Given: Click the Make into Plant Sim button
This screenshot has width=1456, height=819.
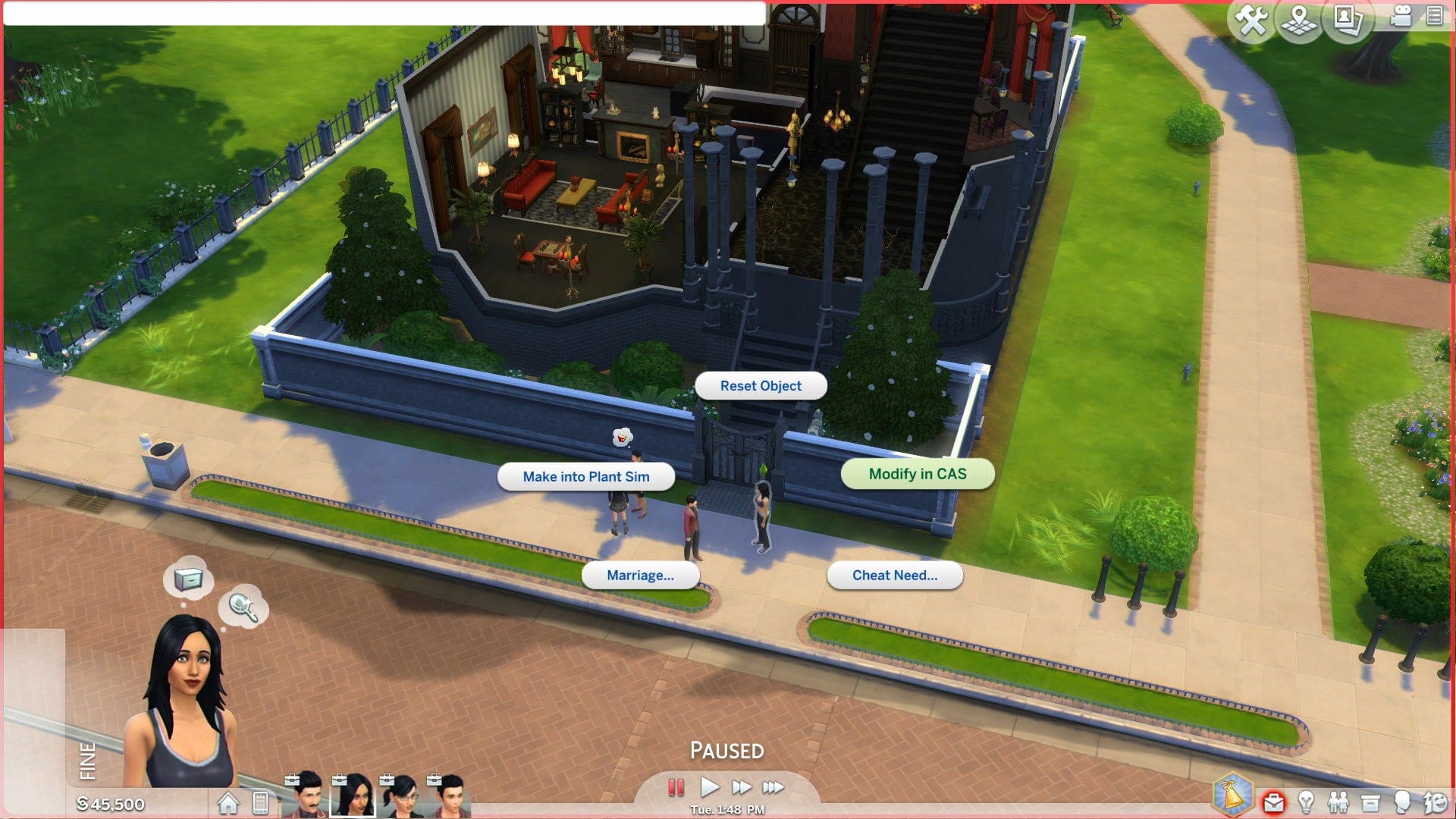Looking at the screenshot, I should tap(586, 477).
